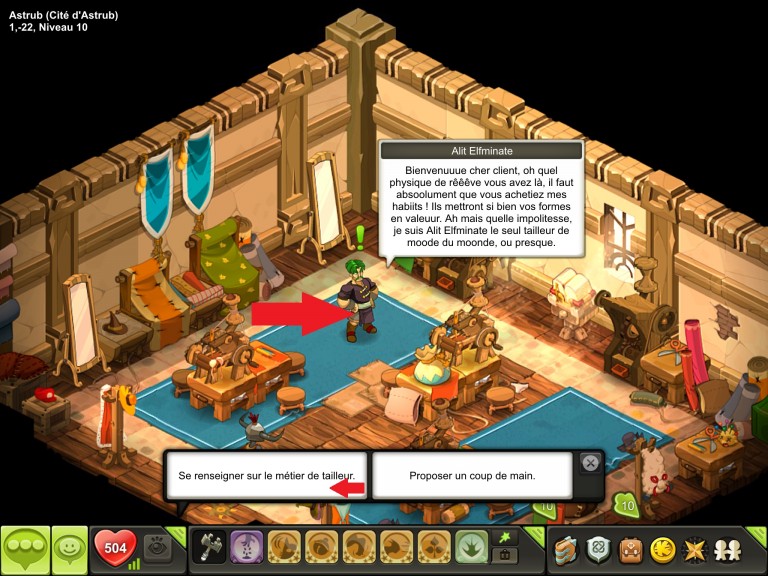Select the hammer weapon slot

click(209, 548)
